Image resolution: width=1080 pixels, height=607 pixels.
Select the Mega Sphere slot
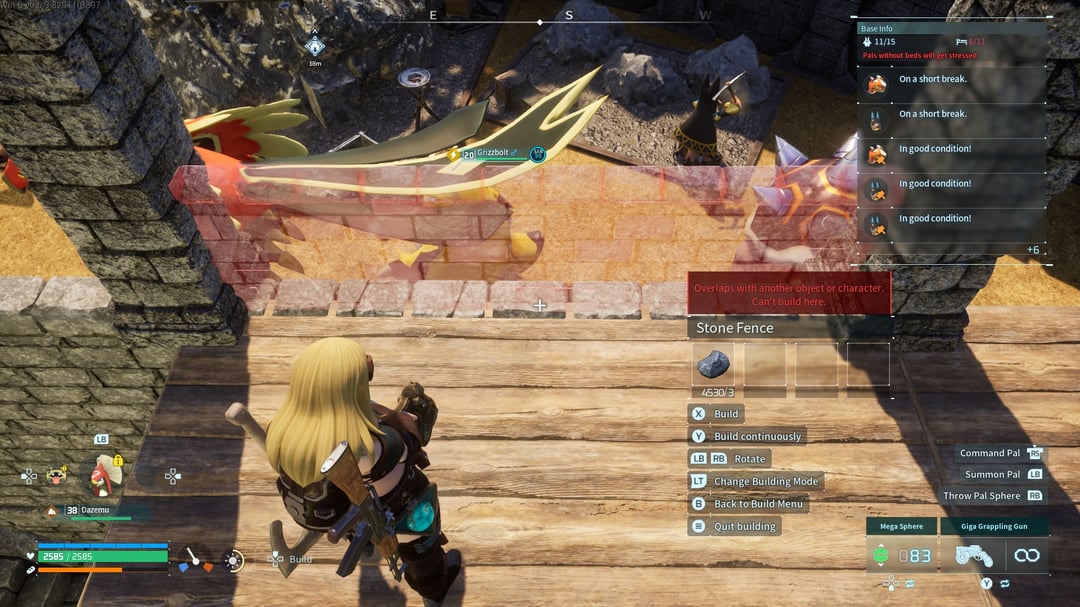(901, 555)
